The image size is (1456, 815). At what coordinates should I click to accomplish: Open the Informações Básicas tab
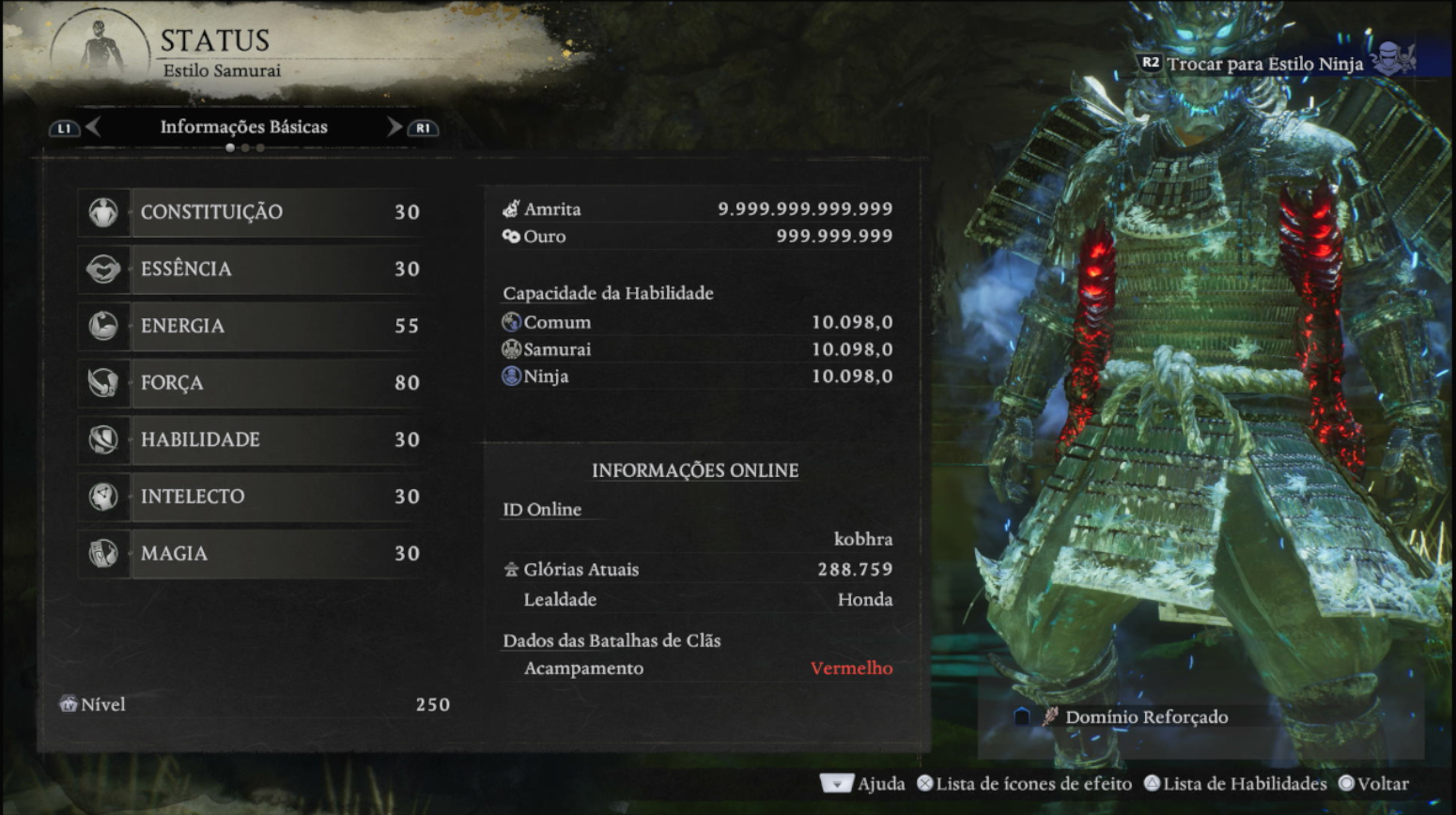243,128
